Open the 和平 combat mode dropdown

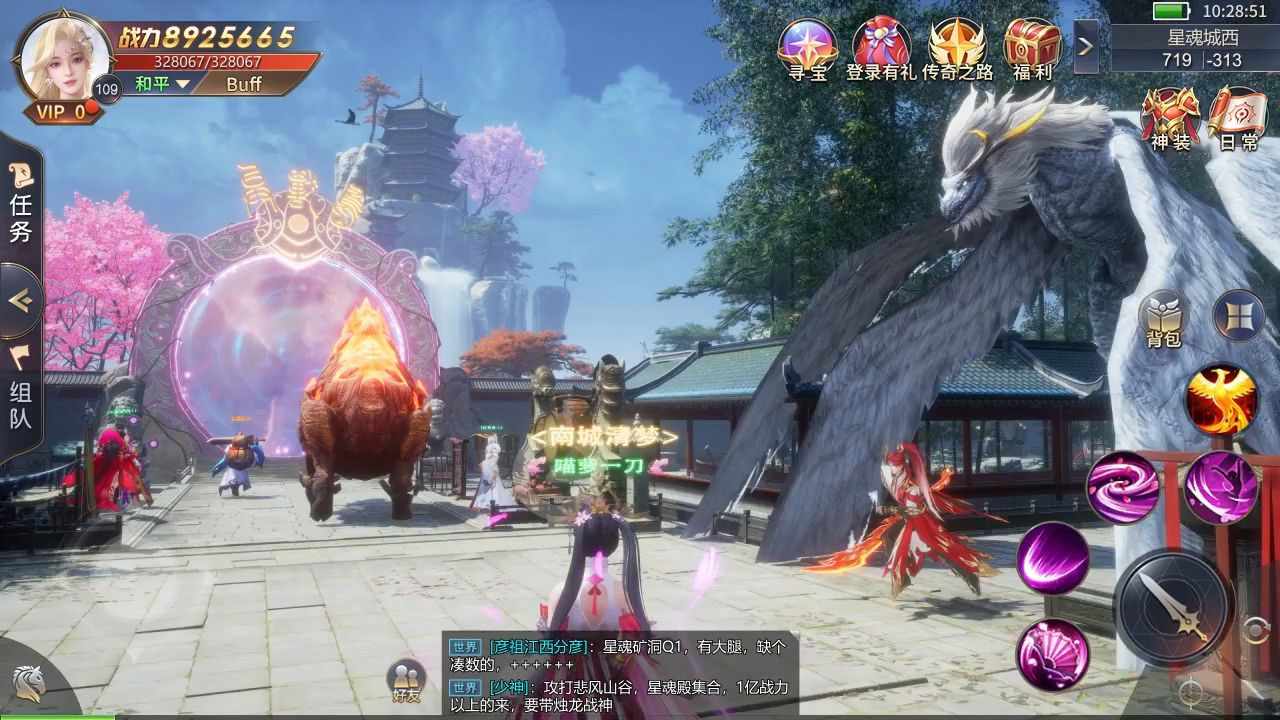pyautogui.click(x=161, y=84)
